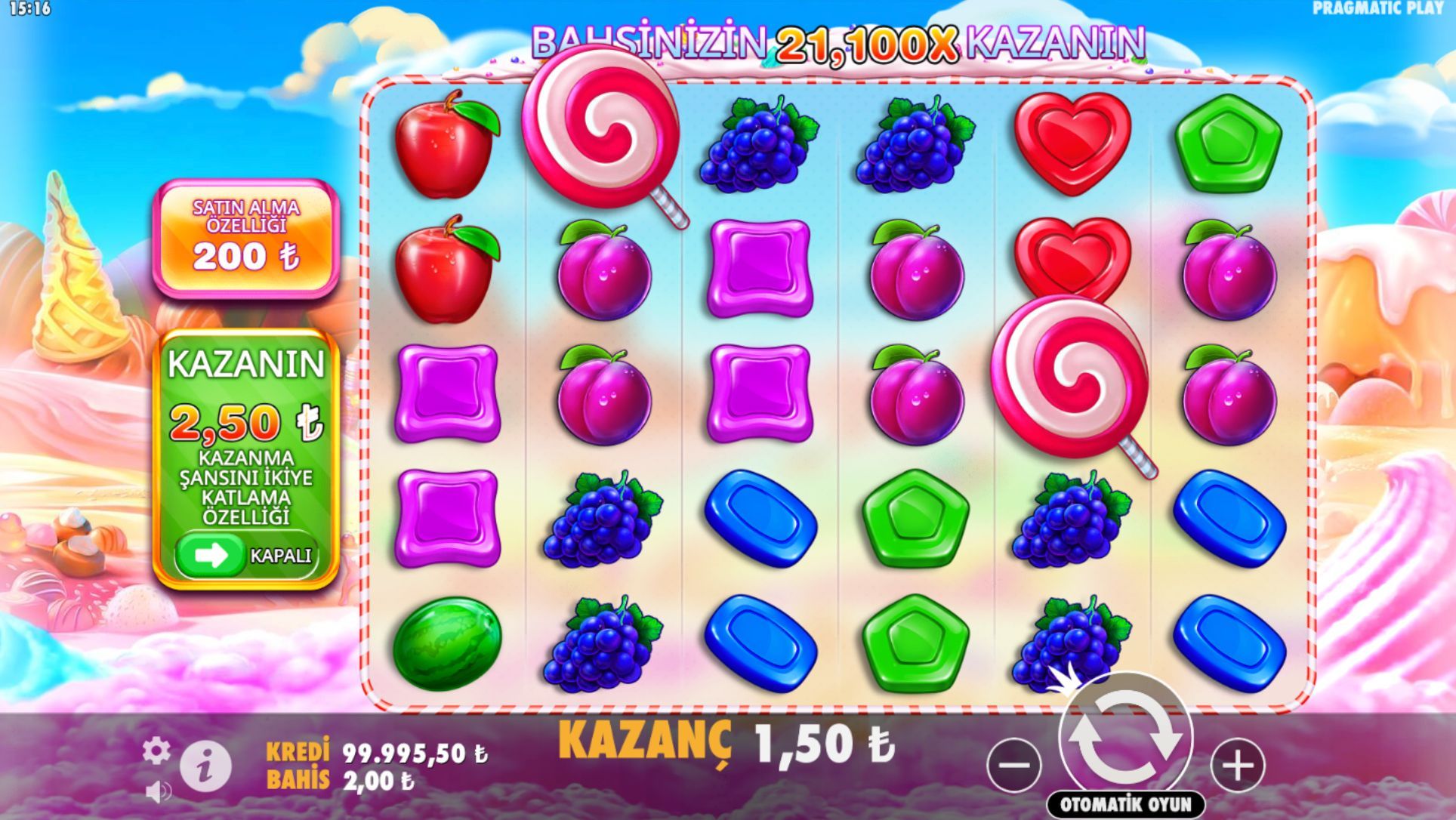The image size is (1456, 820).
Task: Select the minus icon to lower the bet
Action: (x=1016, y=764)
